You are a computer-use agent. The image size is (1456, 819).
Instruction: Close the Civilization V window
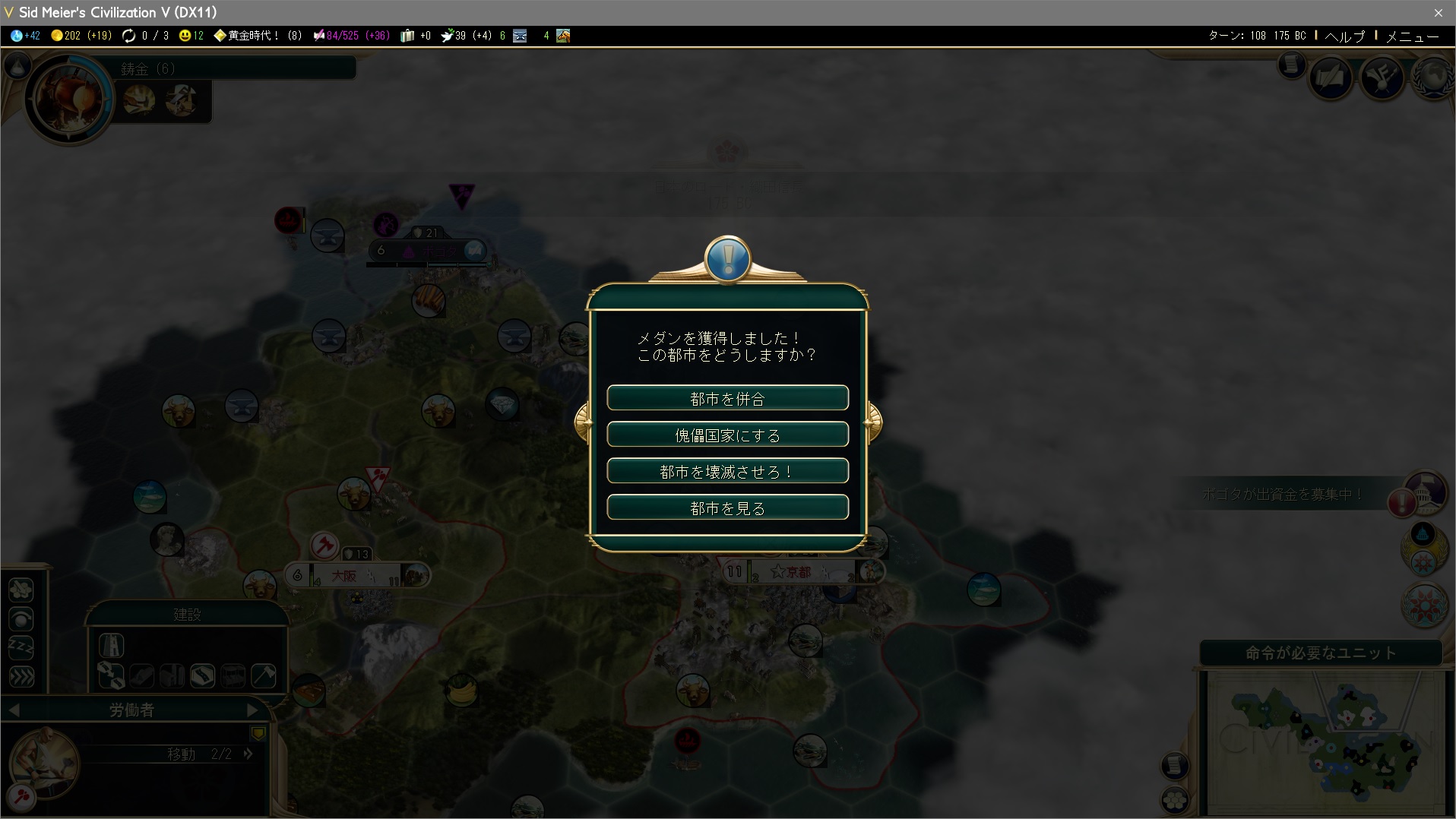point(1438,12)
